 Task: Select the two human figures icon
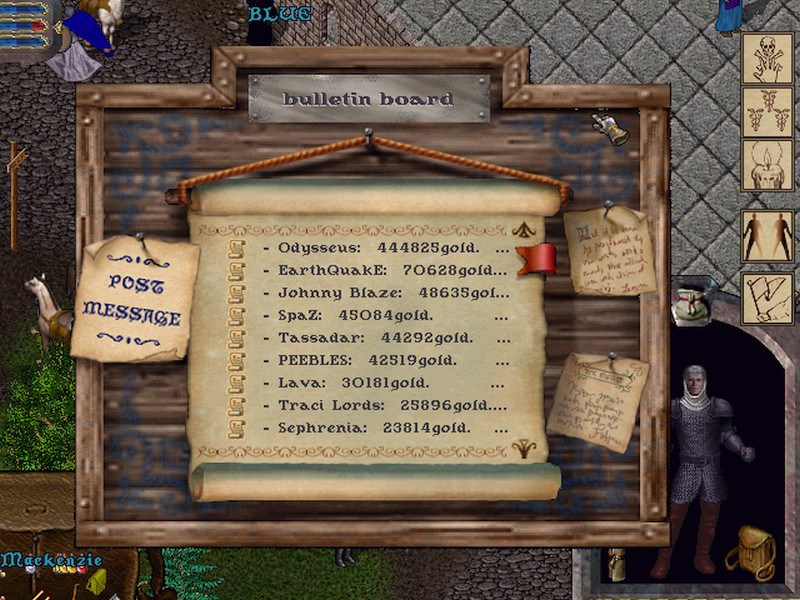(767, 236)
